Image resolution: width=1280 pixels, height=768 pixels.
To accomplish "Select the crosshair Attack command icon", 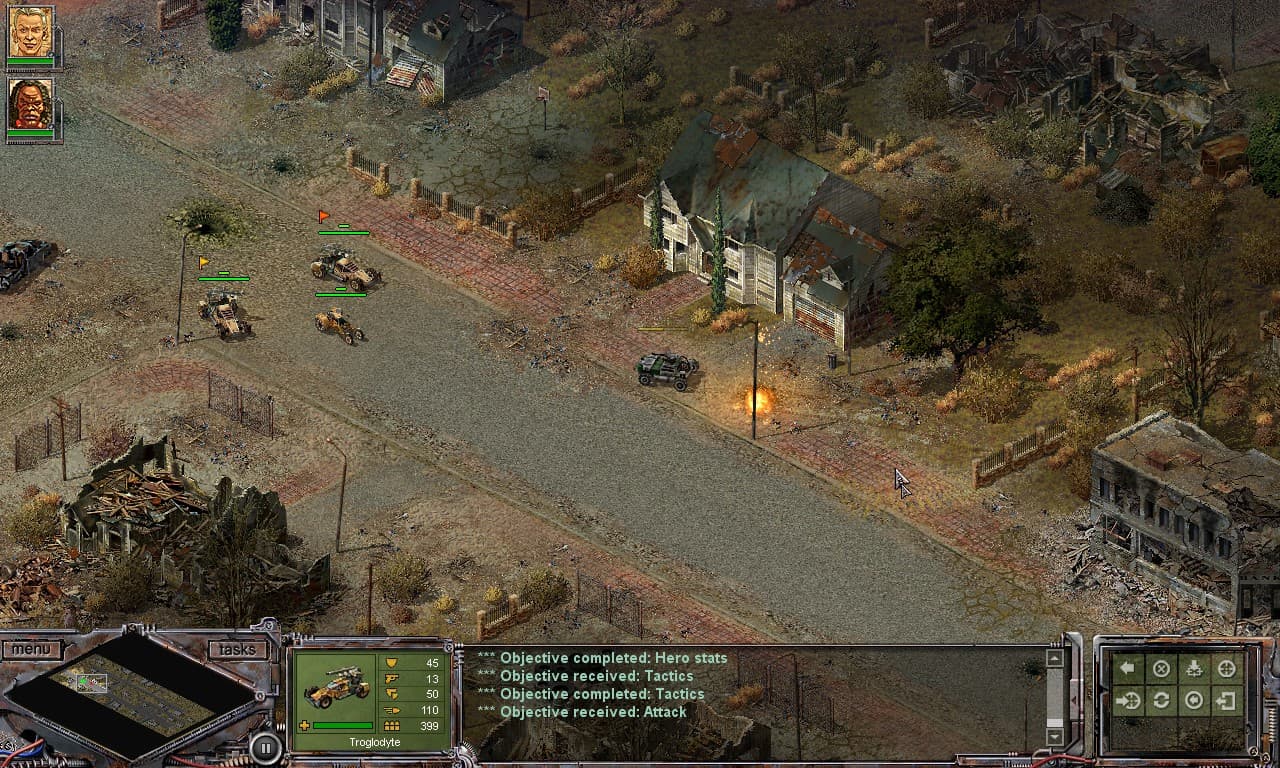I will (1226, 668).
